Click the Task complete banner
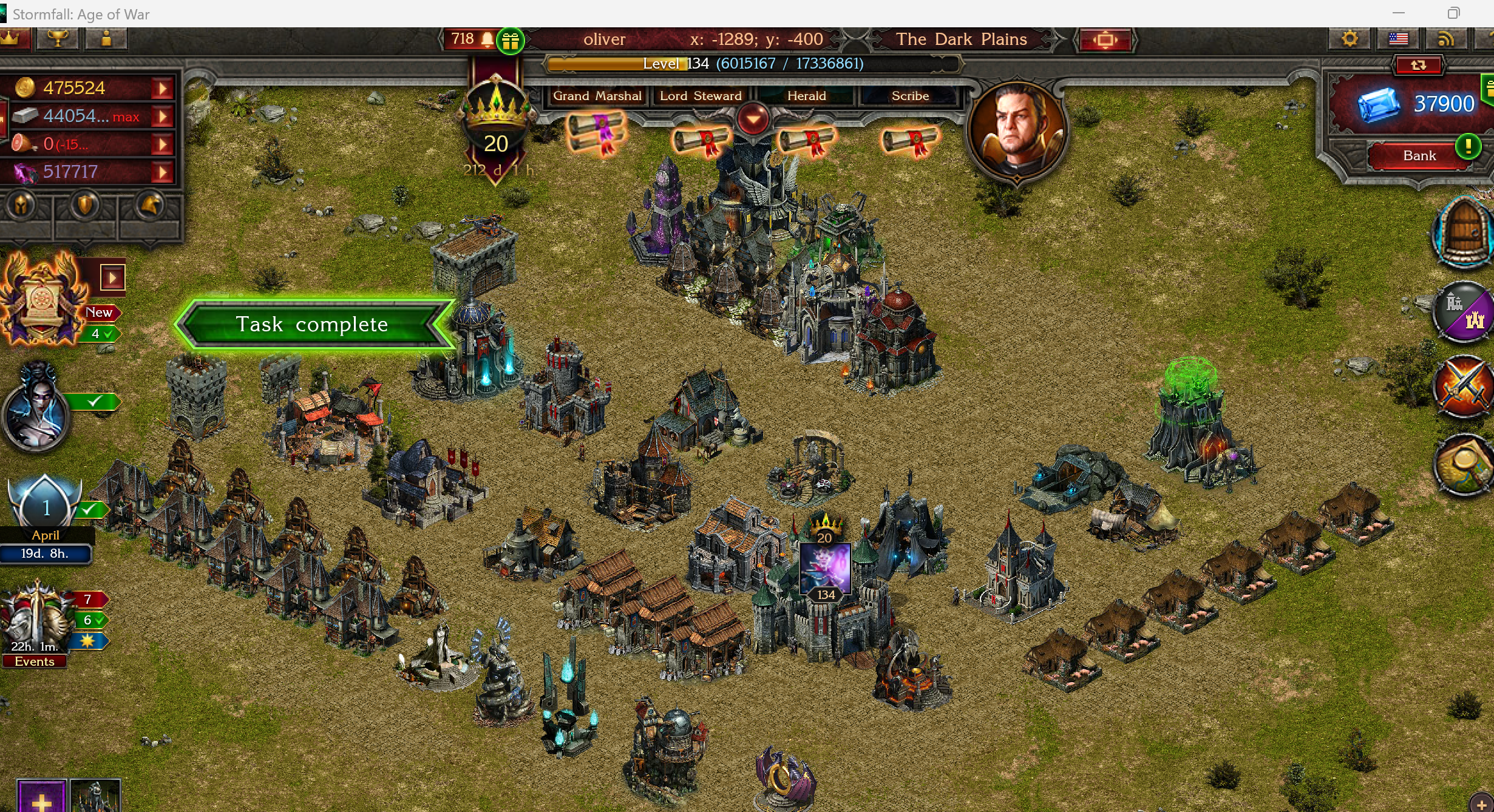This screenshot has width=1494, height=812. point(312,324)
